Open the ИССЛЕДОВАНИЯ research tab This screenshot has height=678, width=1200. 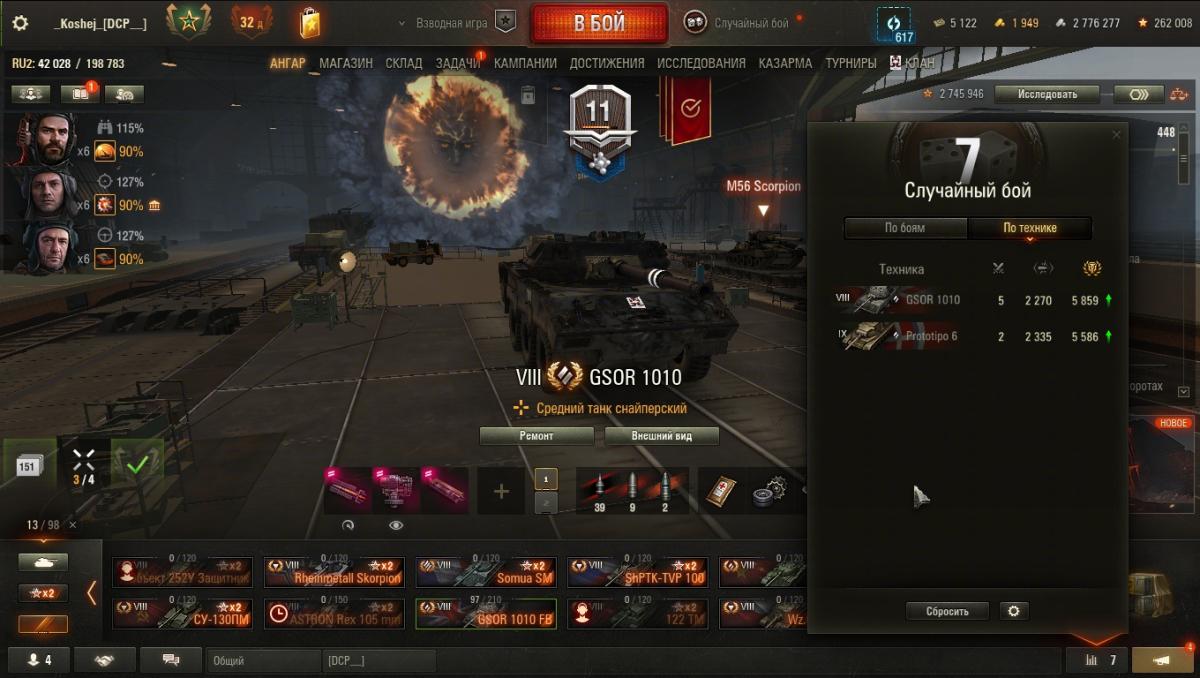pyautogui.click(x=701, y=63)
